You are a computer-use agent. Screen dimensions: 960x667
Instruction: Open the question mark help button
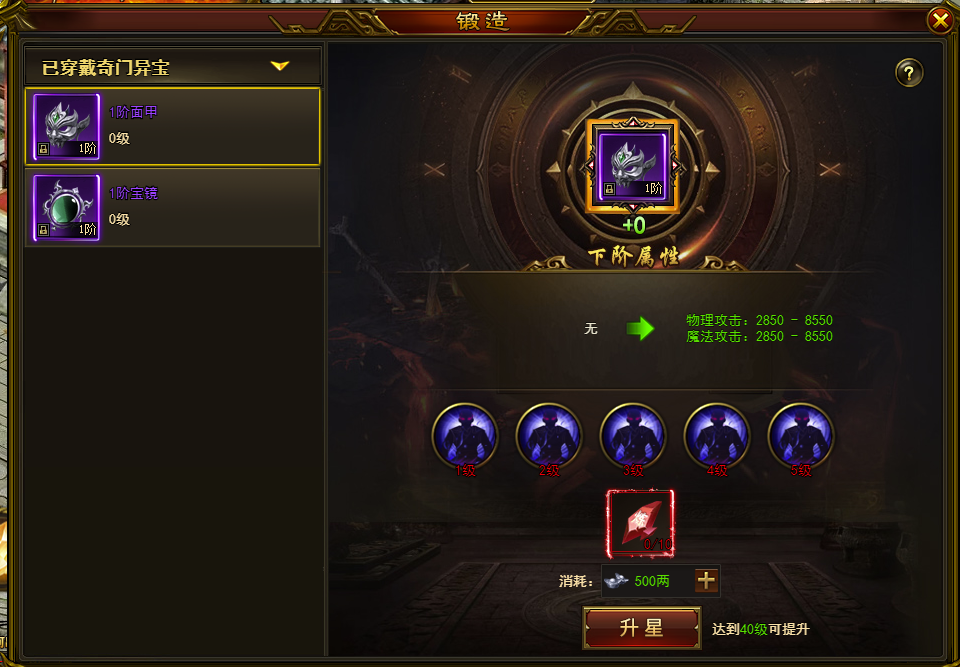[909, 72]
